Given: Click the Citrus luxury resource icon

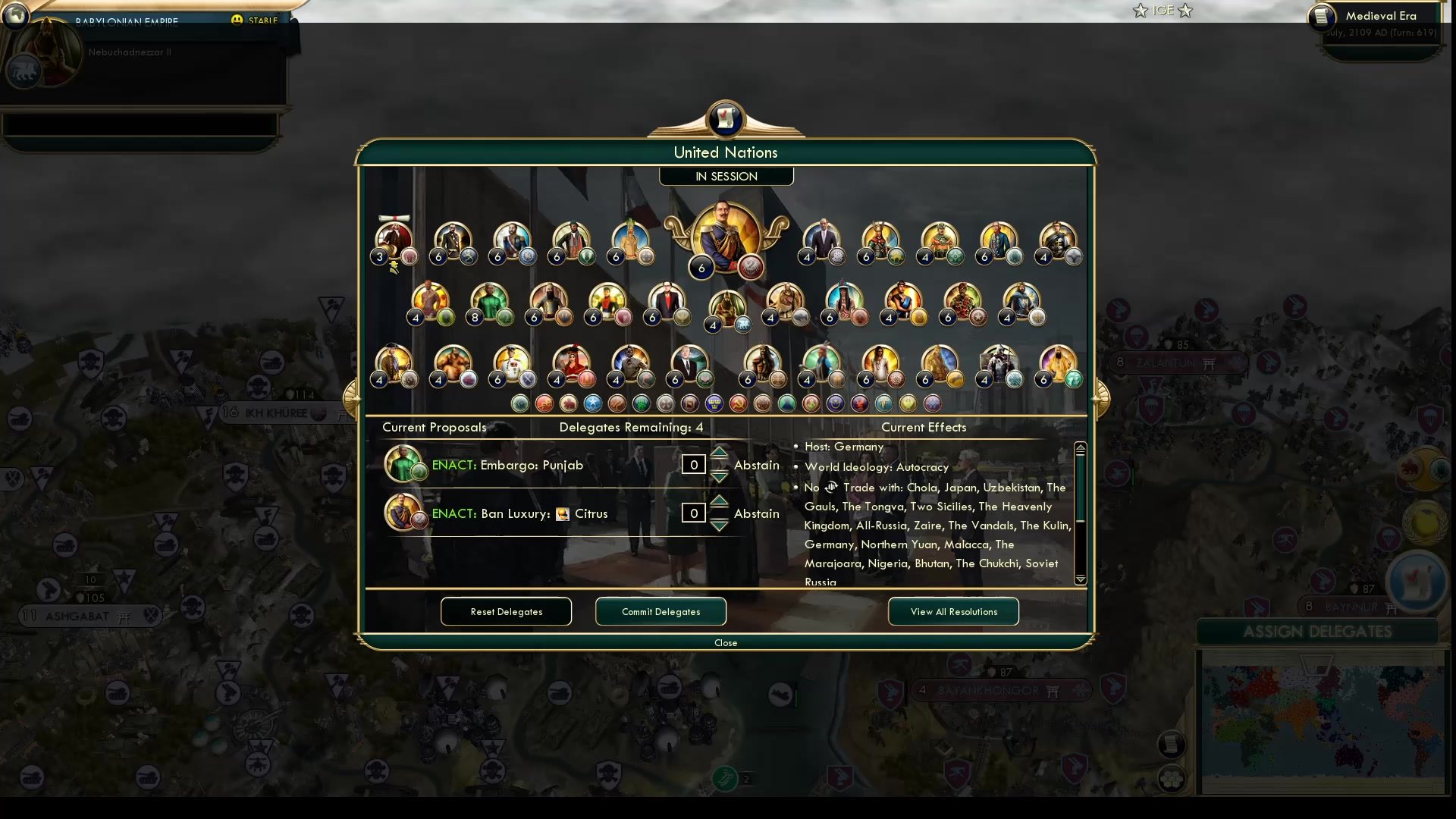Looking at the screenshot, I should pyautogui.click(x=562, y=513).
